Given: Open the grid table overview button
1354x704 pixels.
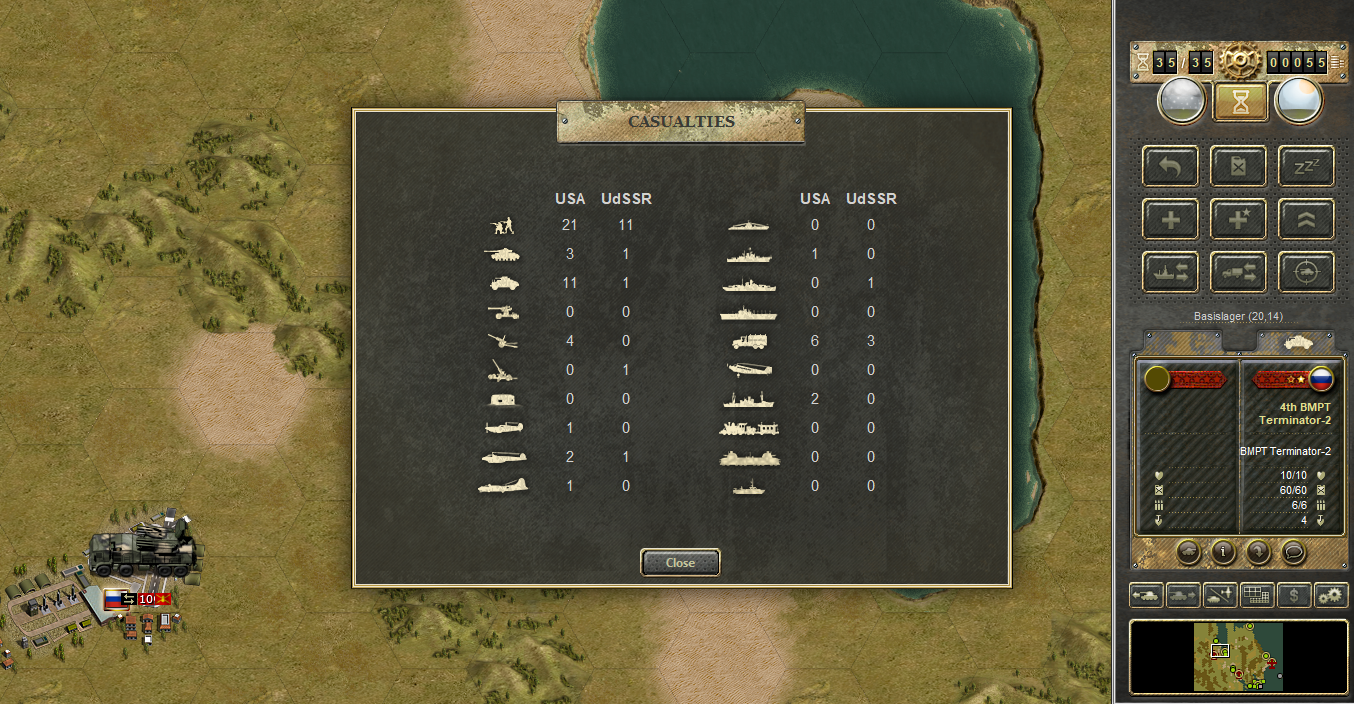Looking at the screenshot, I should click(x=1257, y=595).
